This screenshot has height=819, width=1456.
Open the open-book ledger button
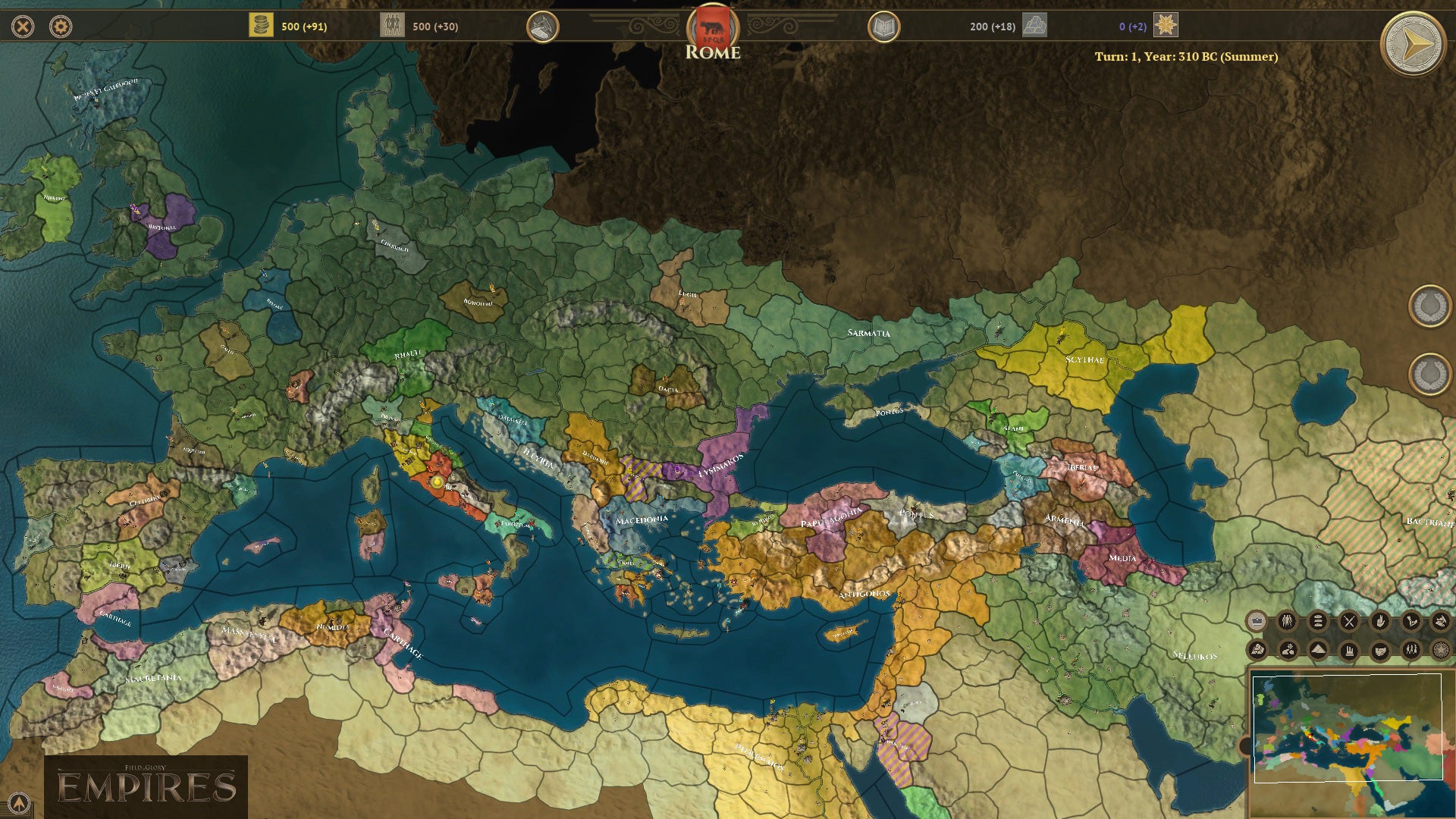[883, 27]
